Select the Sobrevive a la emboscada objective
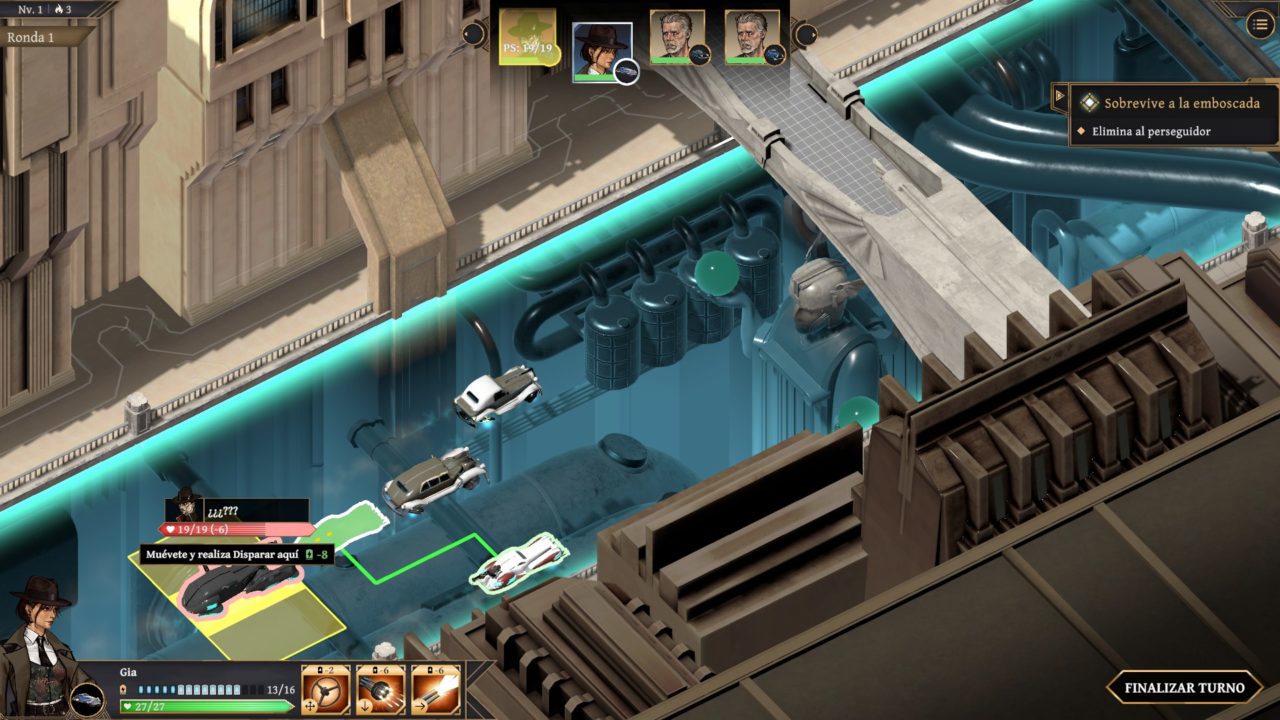 [x=1181, y=103]
